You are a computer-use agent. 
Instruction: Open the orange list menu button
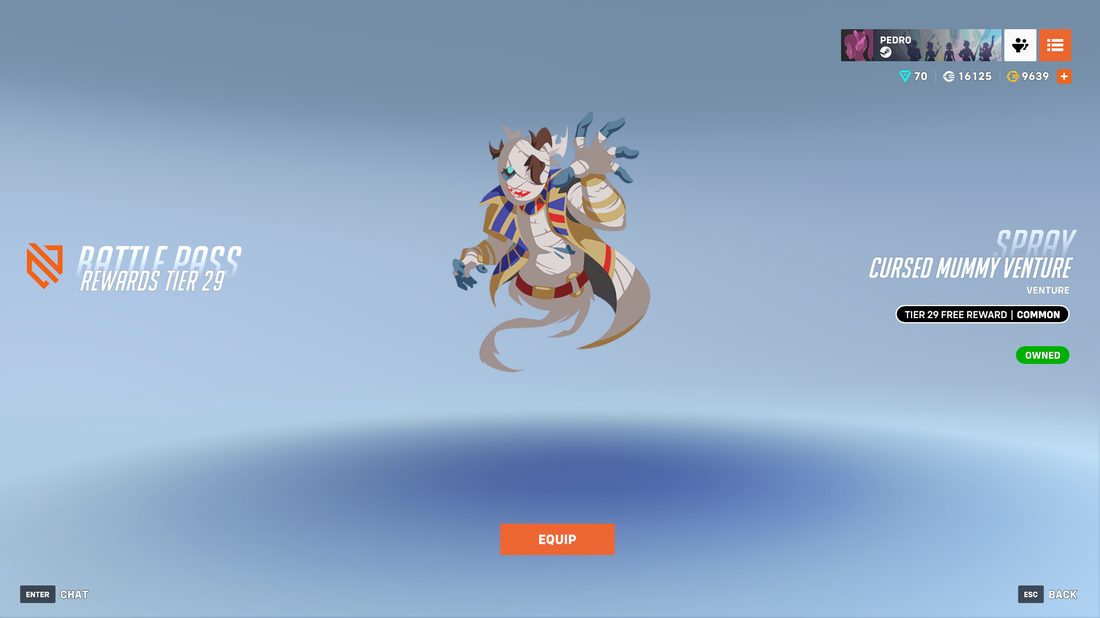click(x=1055, y=45)
